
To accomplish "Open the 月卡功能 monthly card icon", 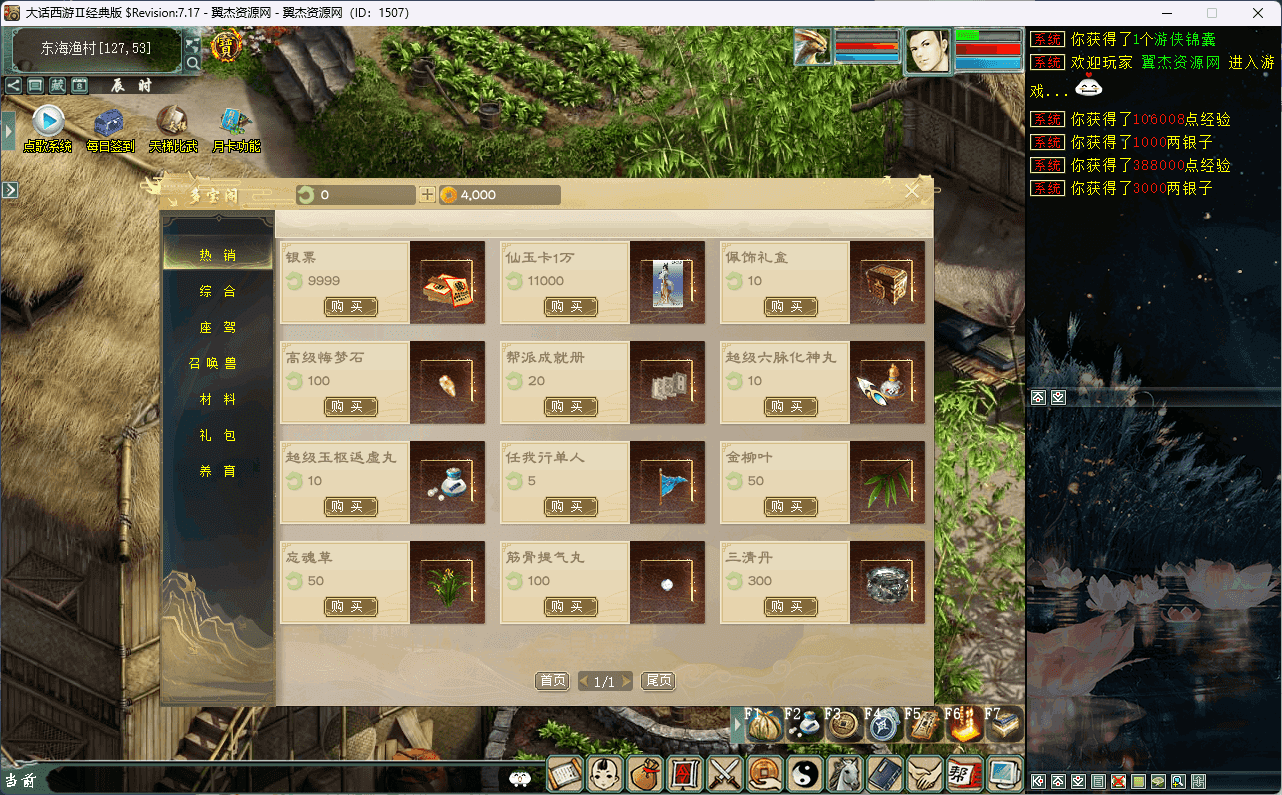I will coord(236,128).
